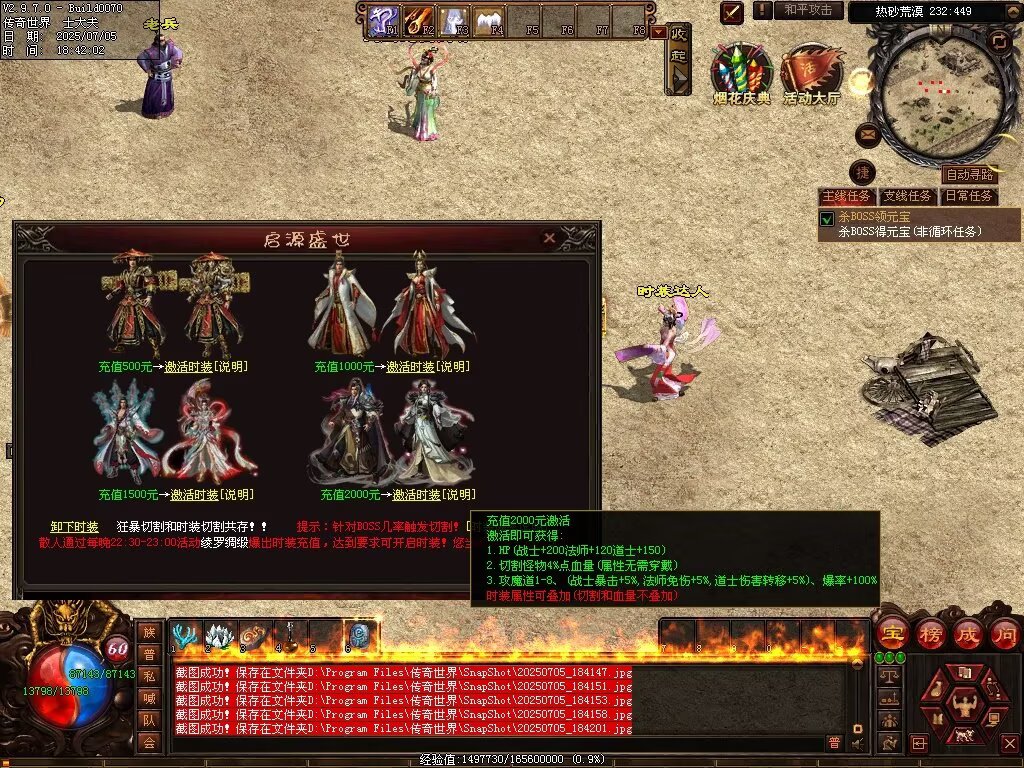Open the mail envelope icon by the minimap
Screen dimensions: 1024x768
click(x=867, y=134)
